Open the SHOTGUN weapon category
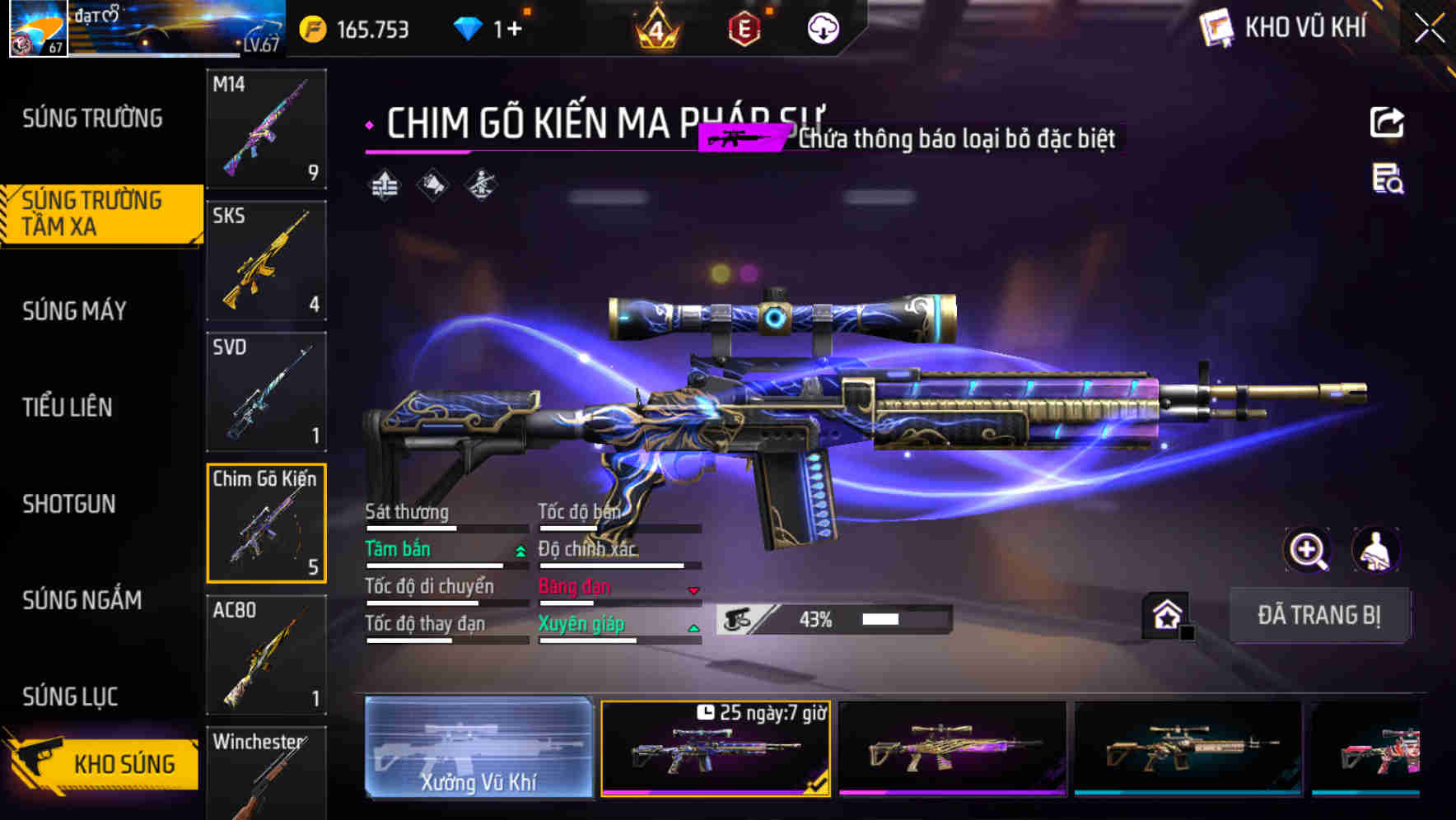The width and height of the screenshot is (1456, 820). (x=70, y=504)
